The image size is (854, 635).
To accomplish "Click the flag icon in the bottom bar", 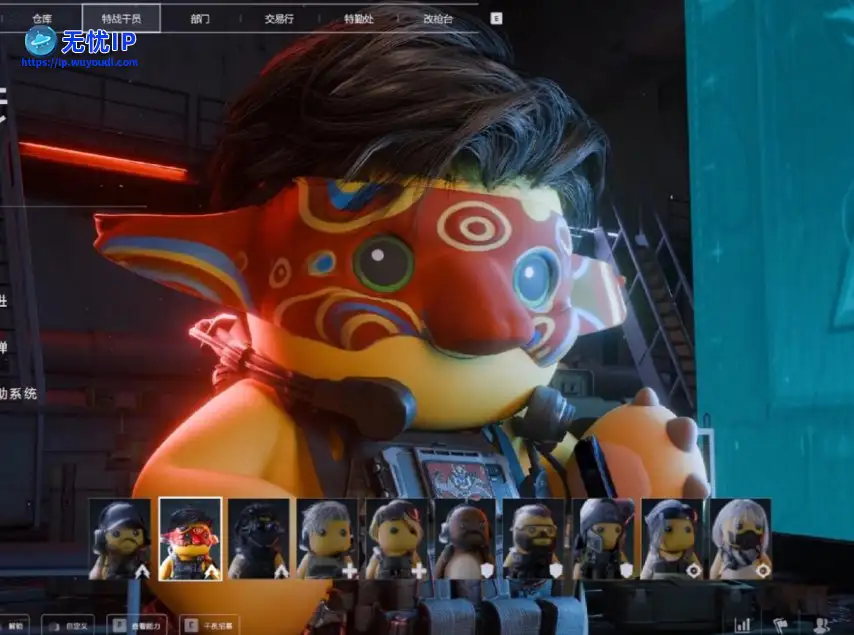I will (781, 624).
